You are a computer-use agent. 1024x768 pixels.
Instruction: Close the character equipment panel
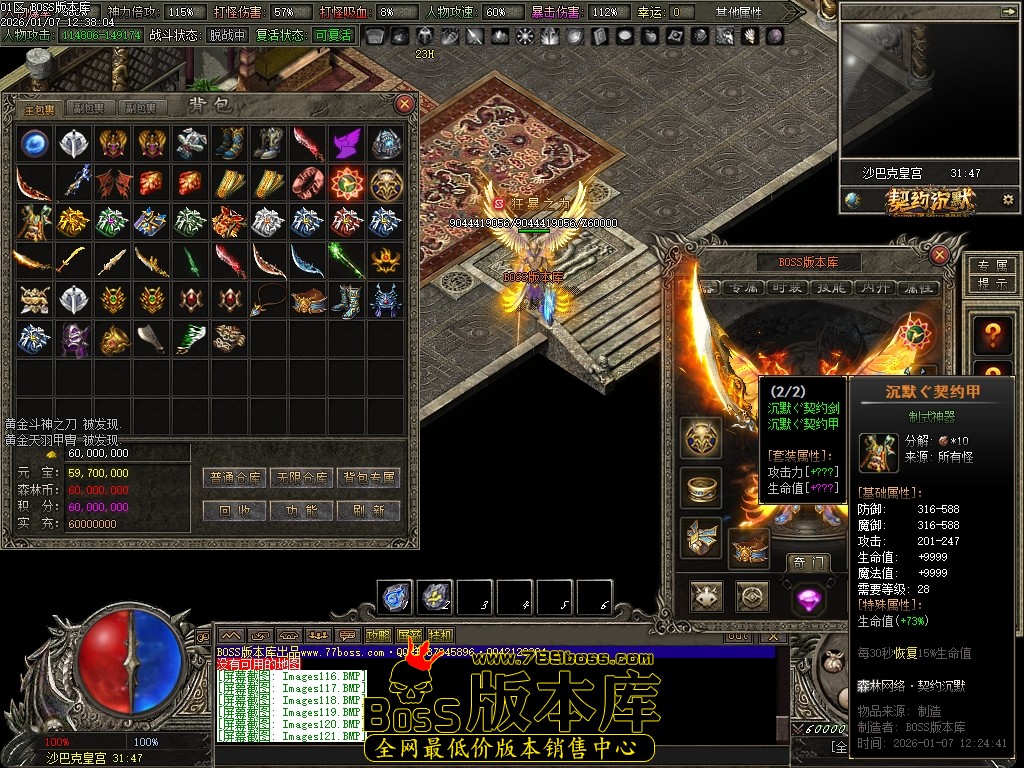pyautogui.click(x=939, y=255)
